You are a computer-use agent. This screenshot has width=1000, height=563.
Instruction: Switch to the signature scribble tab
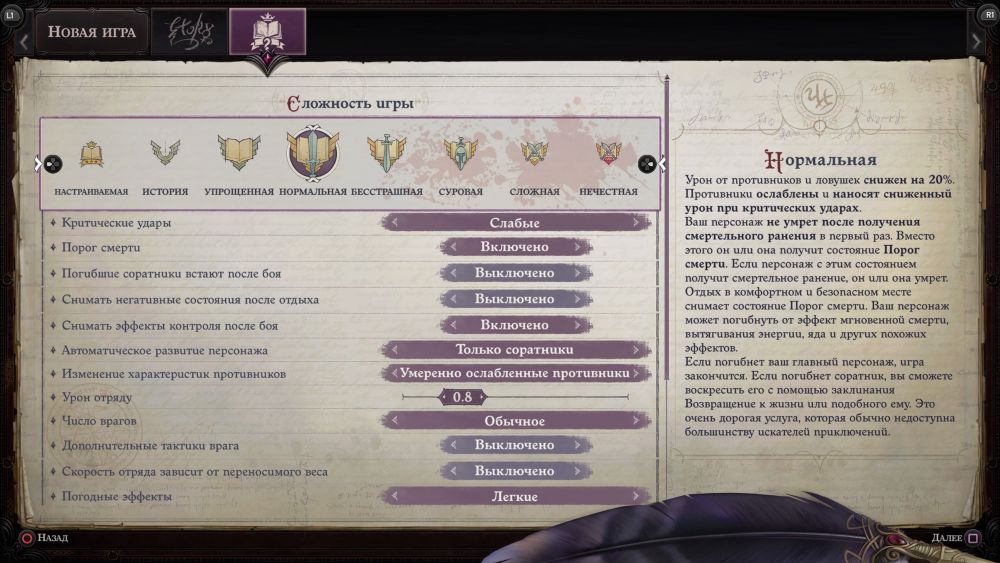pyautogui.click(x=190, y=32)
